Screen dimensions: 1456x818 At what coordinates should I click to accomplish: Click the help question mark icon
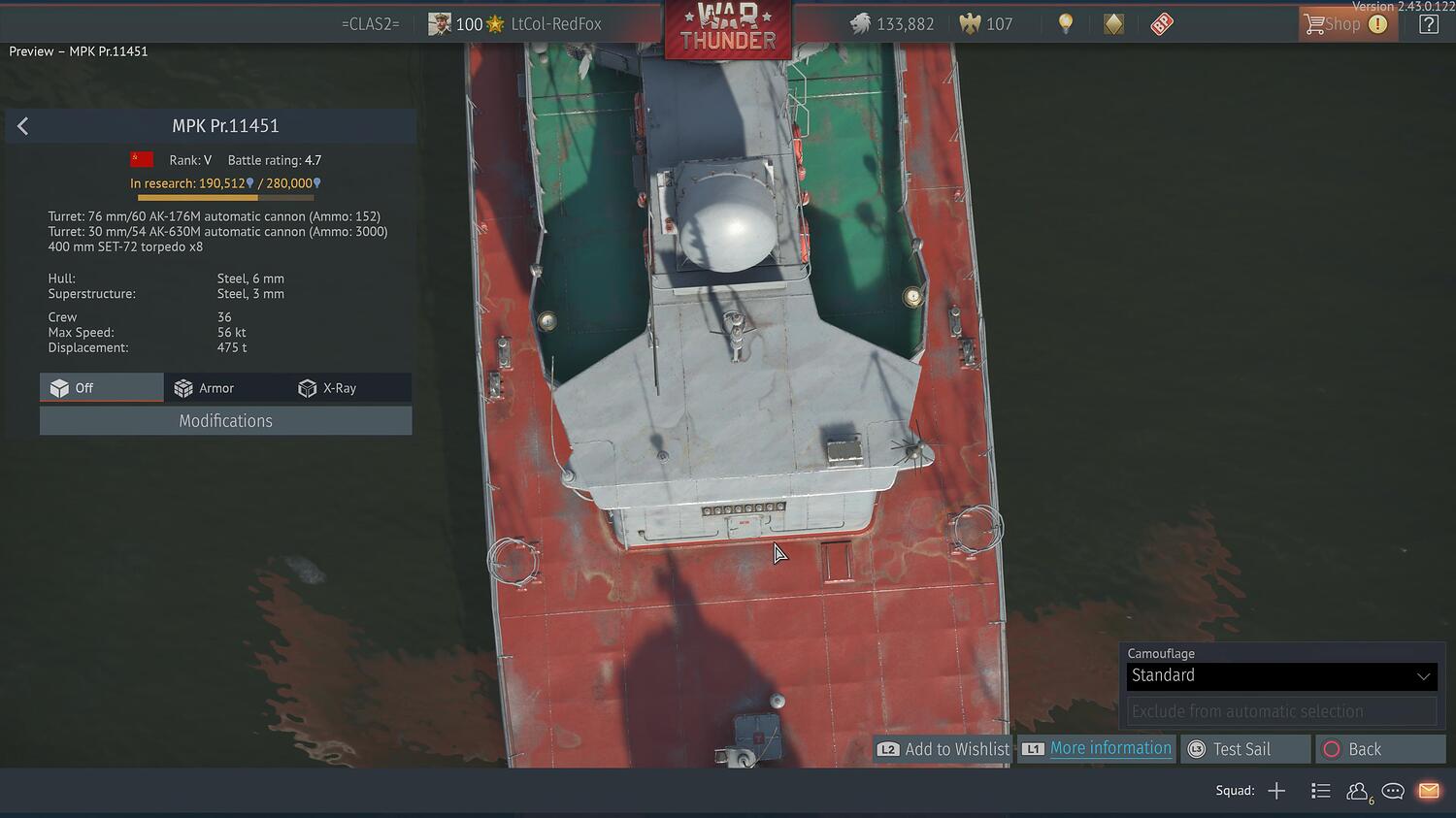(1429, 23)
